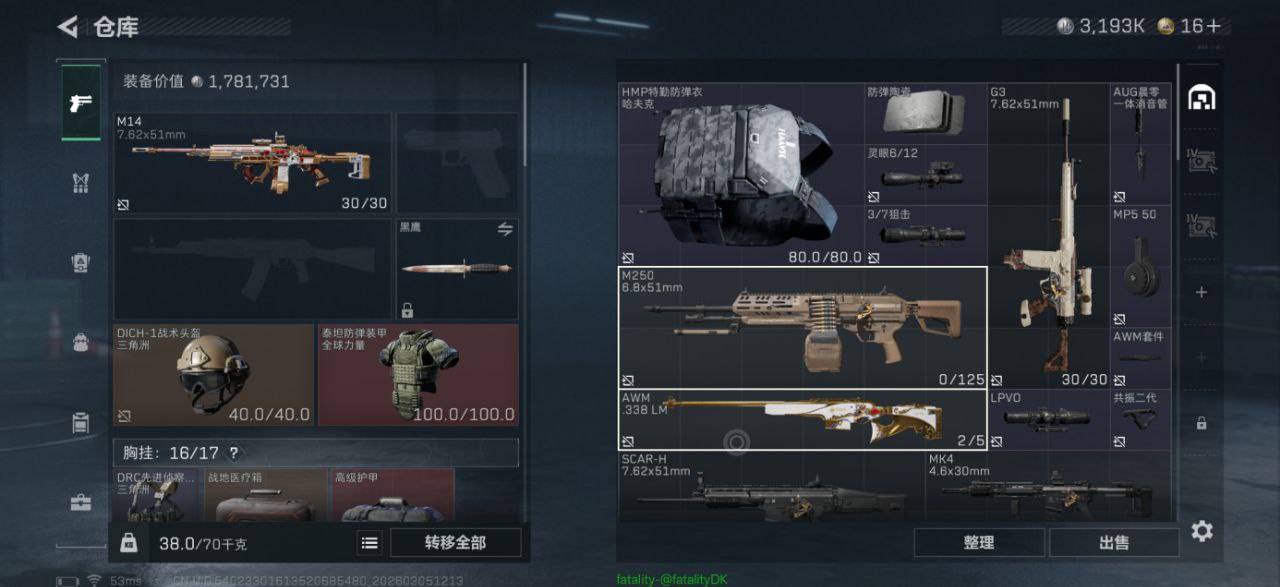Click the 出售 sell button

point(1113,543)
